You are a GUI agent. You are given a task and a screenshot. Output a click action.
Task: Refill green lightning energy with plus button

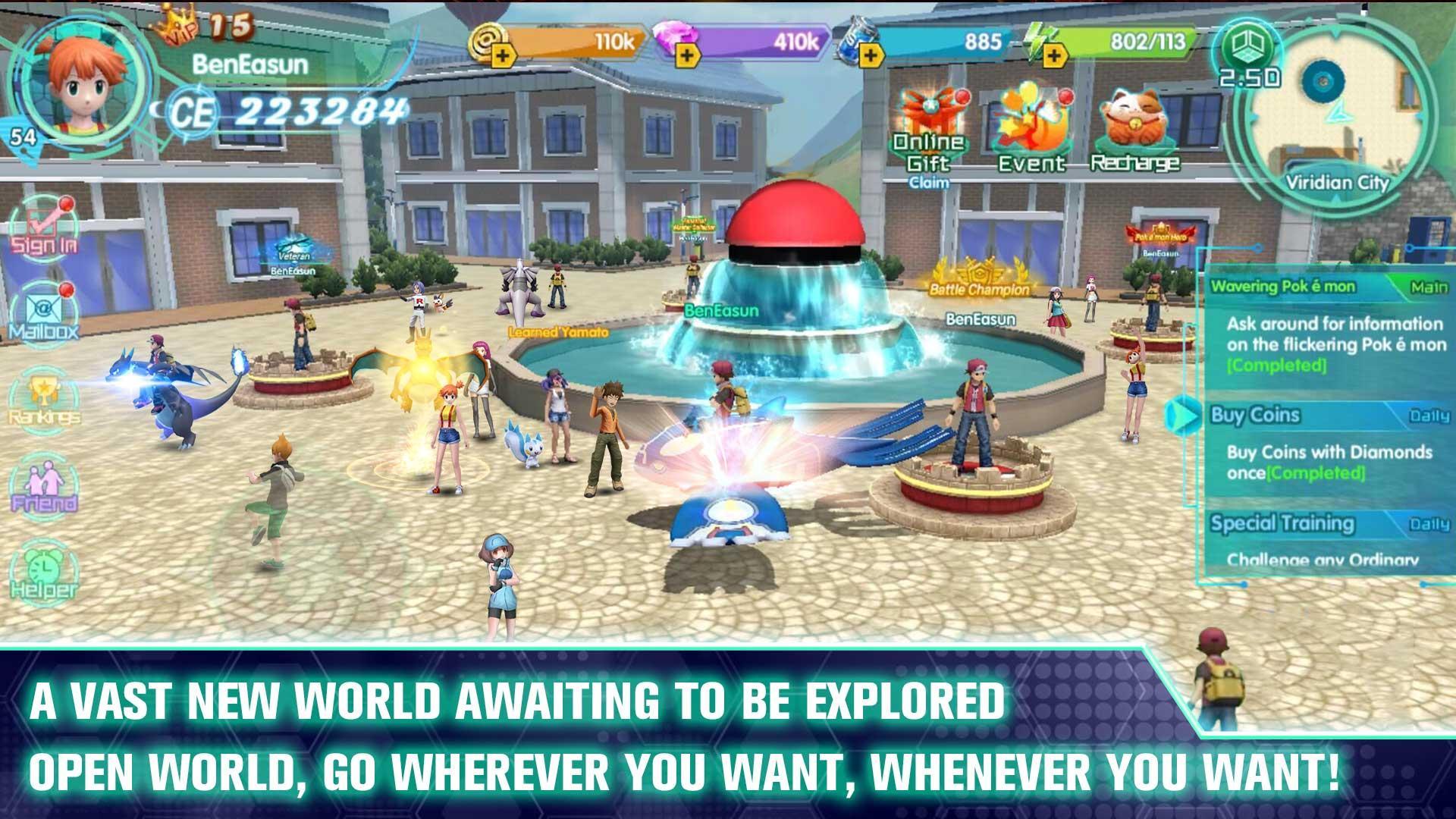point(1054,55)
